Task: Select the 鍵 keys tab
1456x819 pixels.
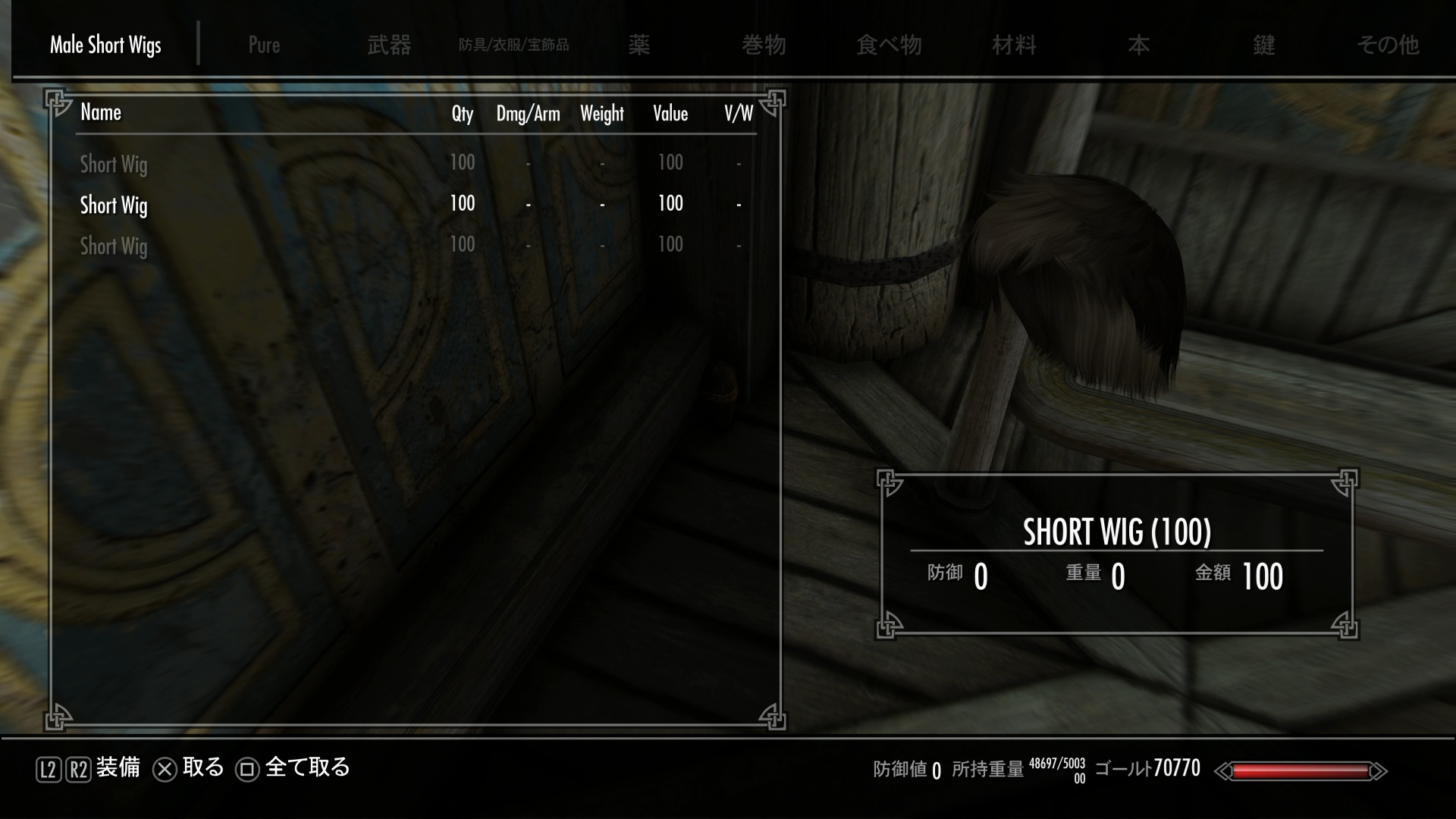Action: 1263,45
